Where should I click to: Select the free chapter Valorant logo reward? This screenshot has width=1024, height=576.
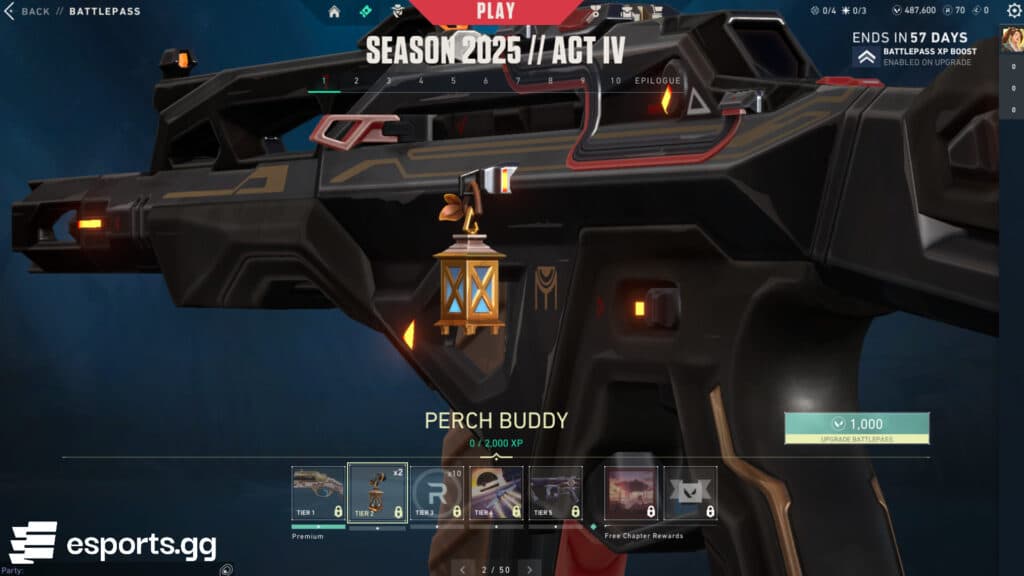(x=690, y=493)
